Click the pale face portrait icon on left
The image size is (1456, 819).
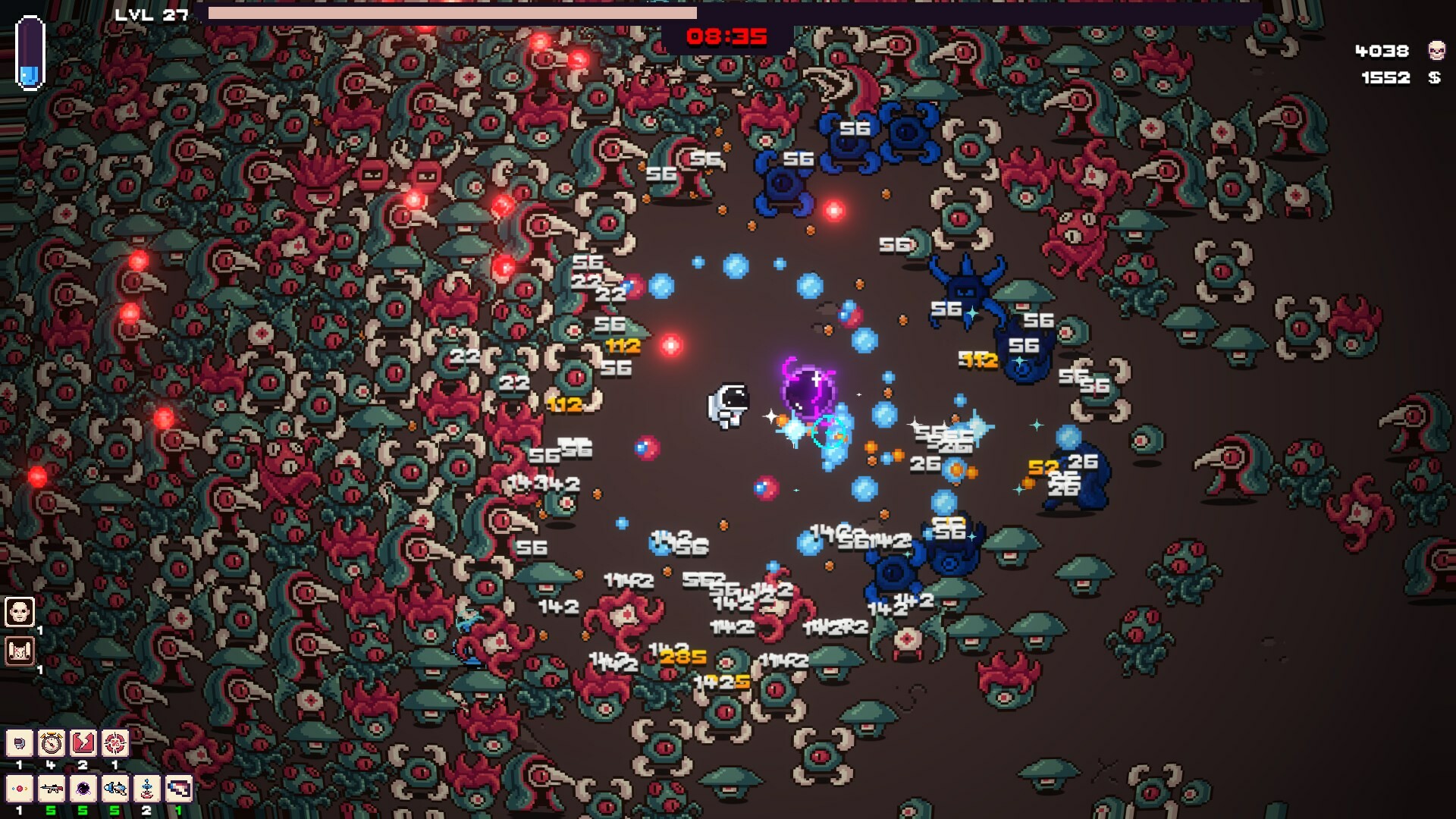(x=19, y=611)
